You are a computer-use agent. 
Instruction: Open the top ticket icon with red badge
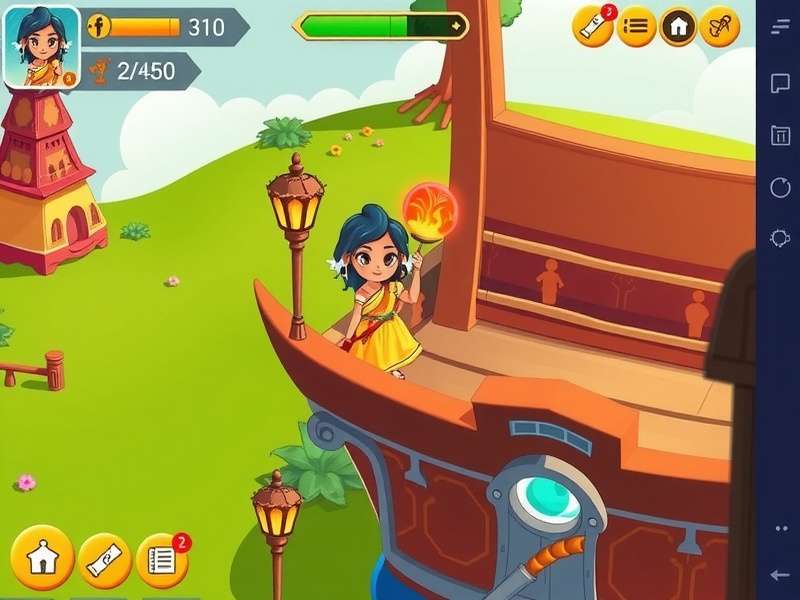(x=593, y=27)
